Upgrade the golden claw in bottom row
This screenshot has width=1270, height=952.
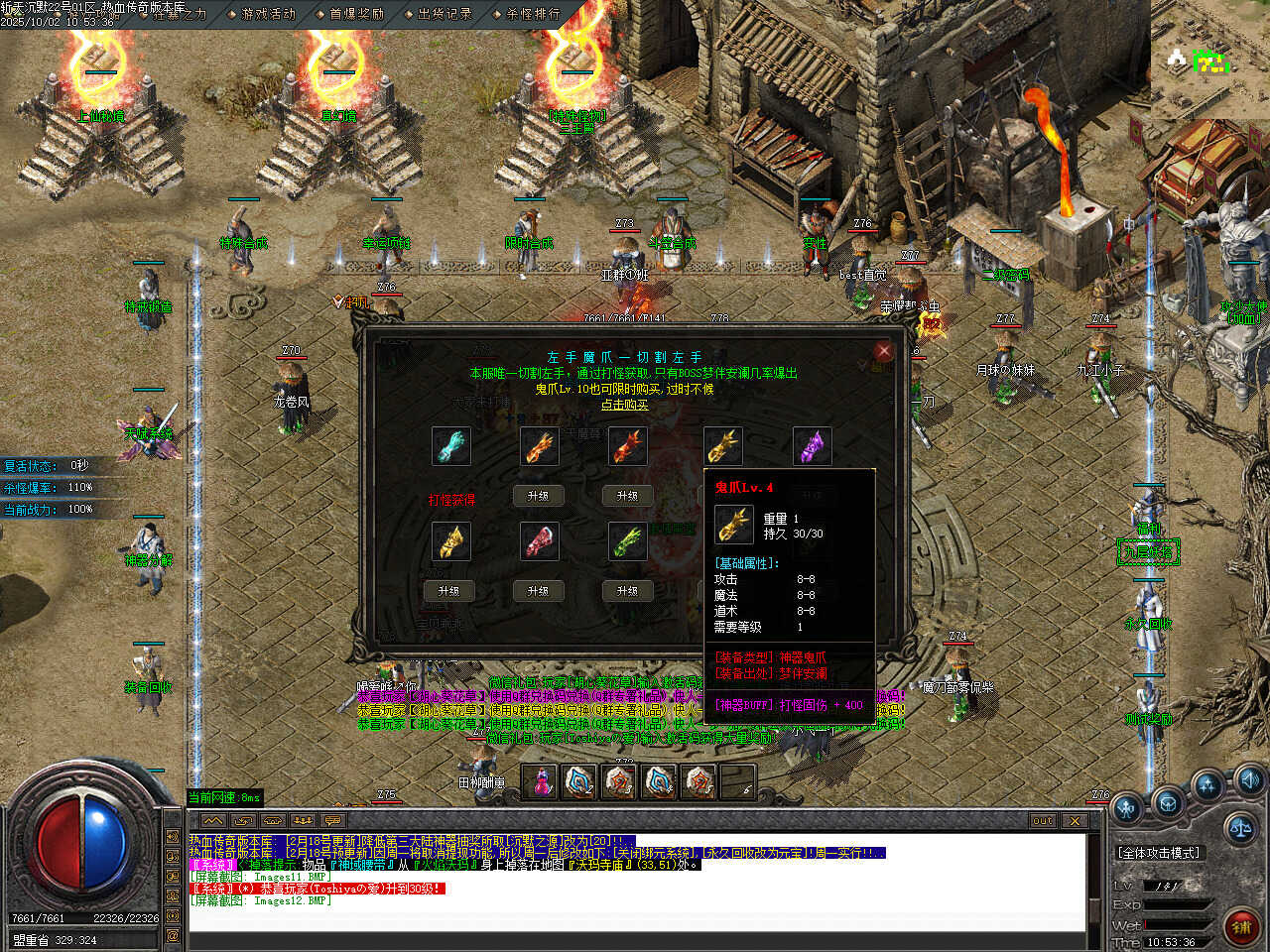click(x=448, y=591)
